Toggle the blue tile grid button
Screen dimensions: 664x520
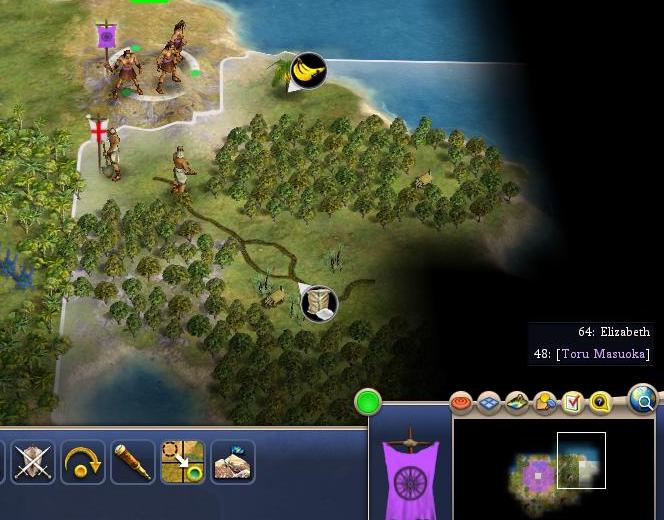[489, 402]
